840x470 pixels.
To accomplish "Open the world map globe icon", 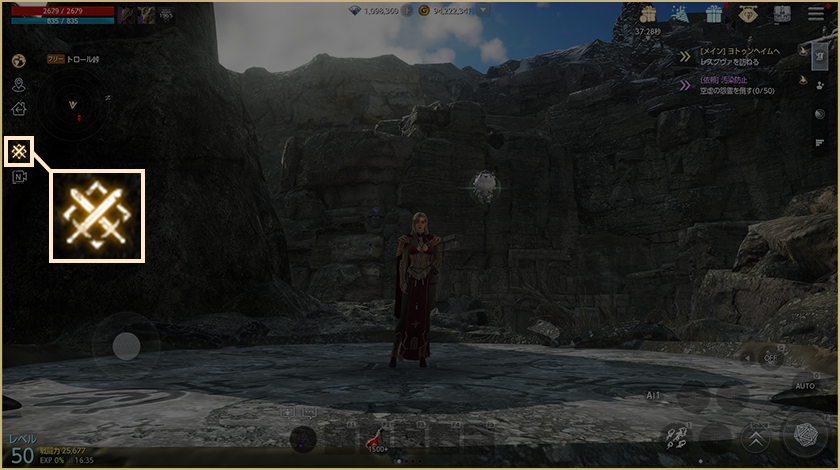I will 18,61.
